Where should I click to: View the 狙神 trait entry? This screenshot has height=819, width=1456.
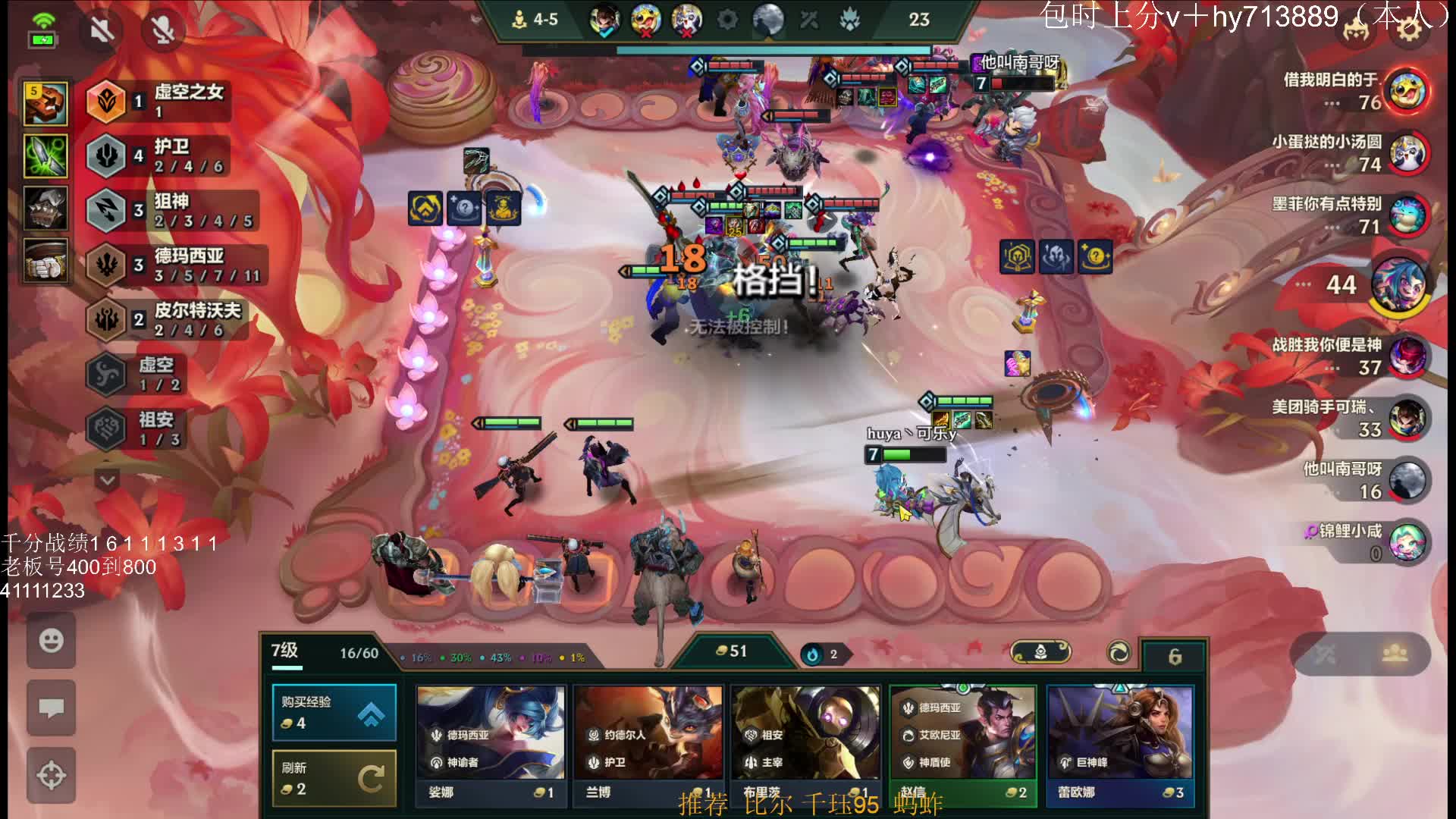tap(171, 210)
